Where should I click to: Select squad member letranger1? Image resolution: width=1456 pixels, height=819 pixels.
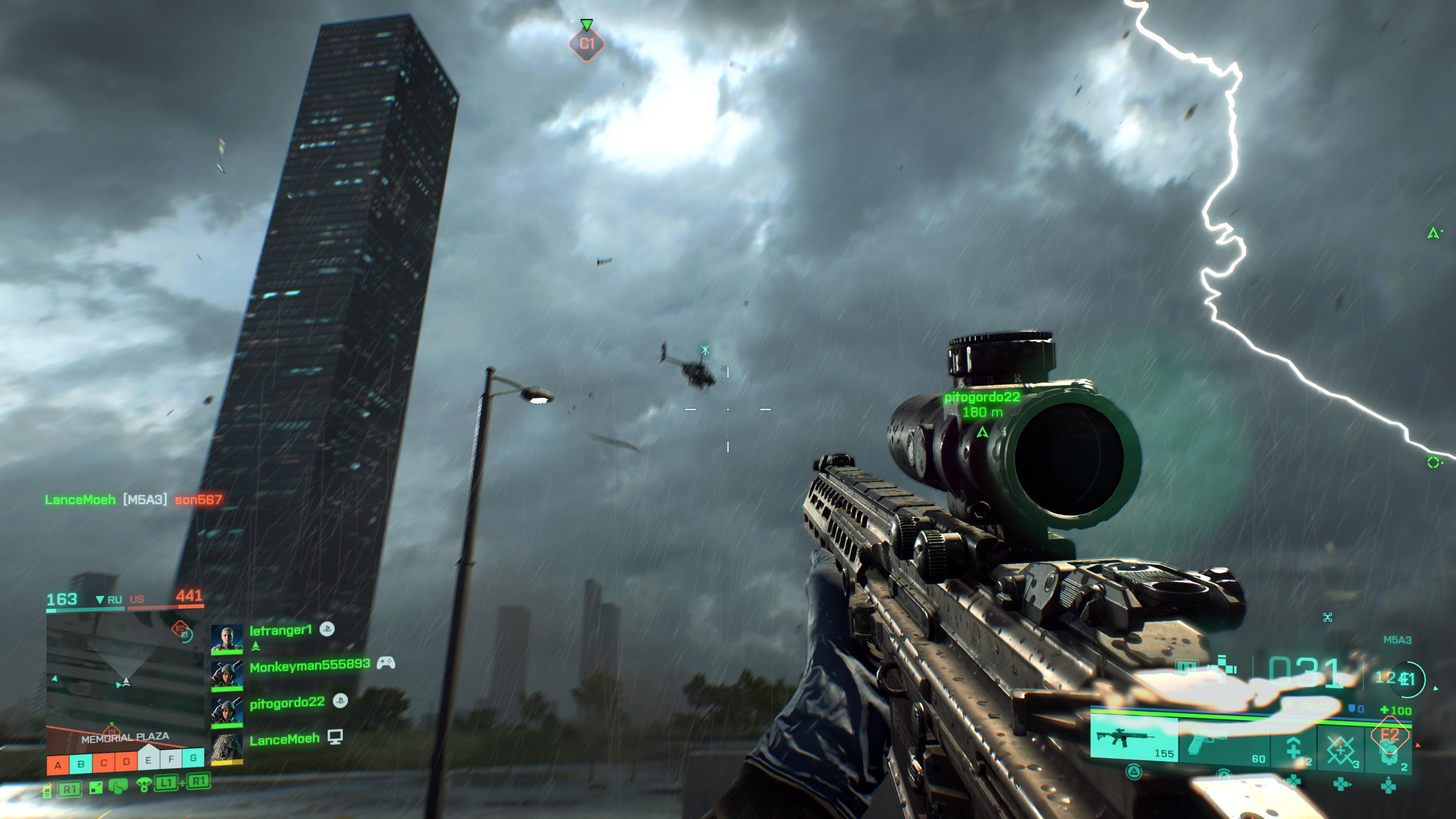[280, 630]
